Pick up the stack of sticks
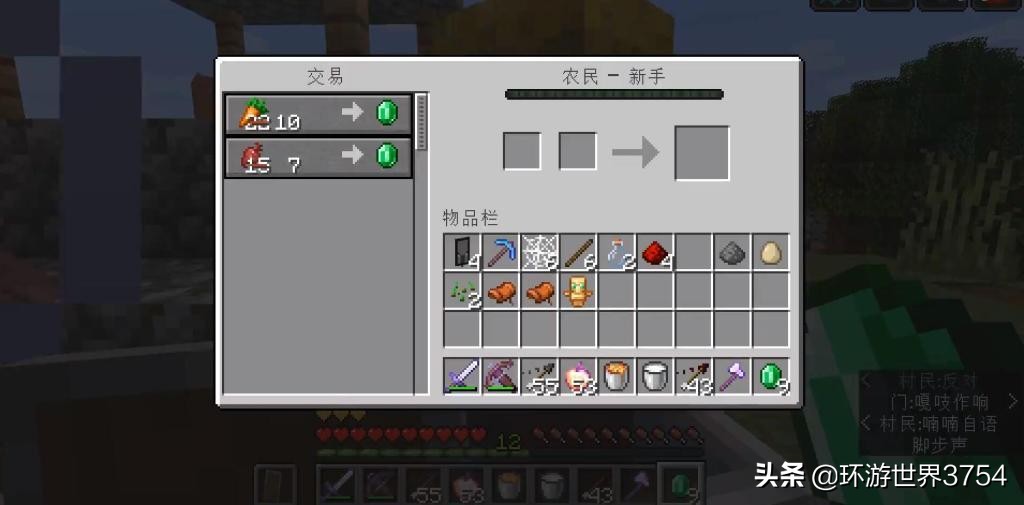Viewport: 1024px width, 505px height. coord(578,253)
